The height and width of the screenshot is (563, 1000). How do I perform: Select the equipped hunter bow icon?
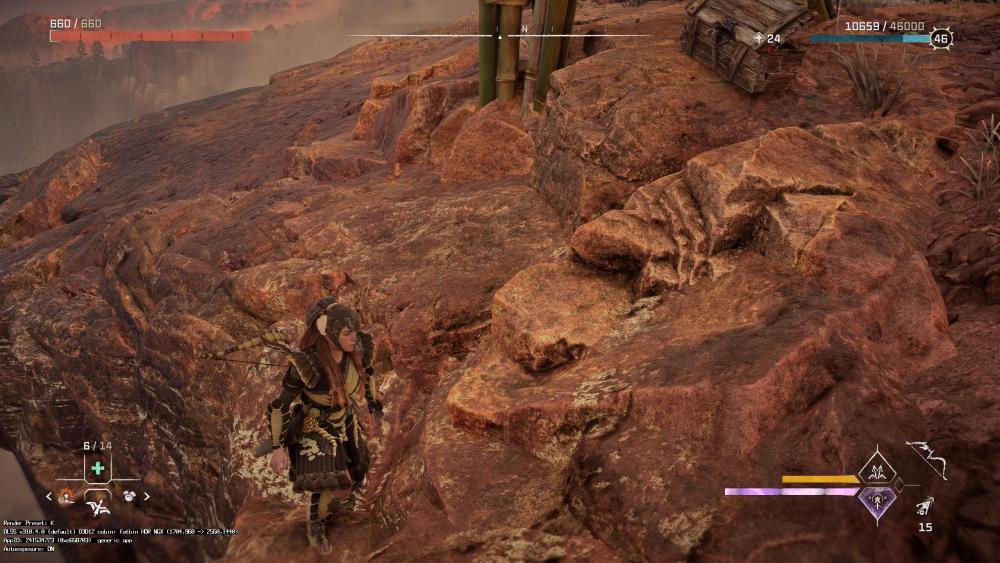coord(925,458)
